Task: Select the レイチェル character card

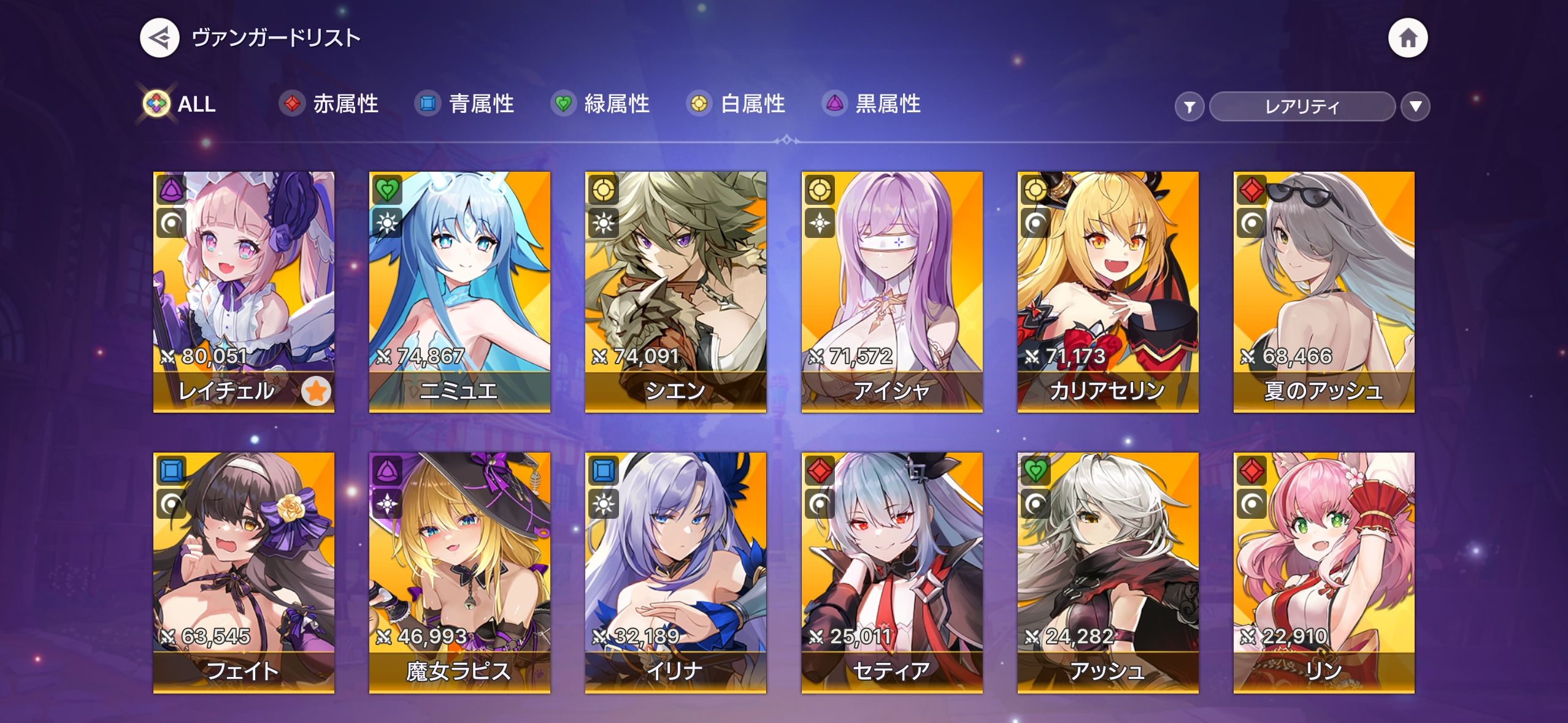Action: (x=244, y=291)
